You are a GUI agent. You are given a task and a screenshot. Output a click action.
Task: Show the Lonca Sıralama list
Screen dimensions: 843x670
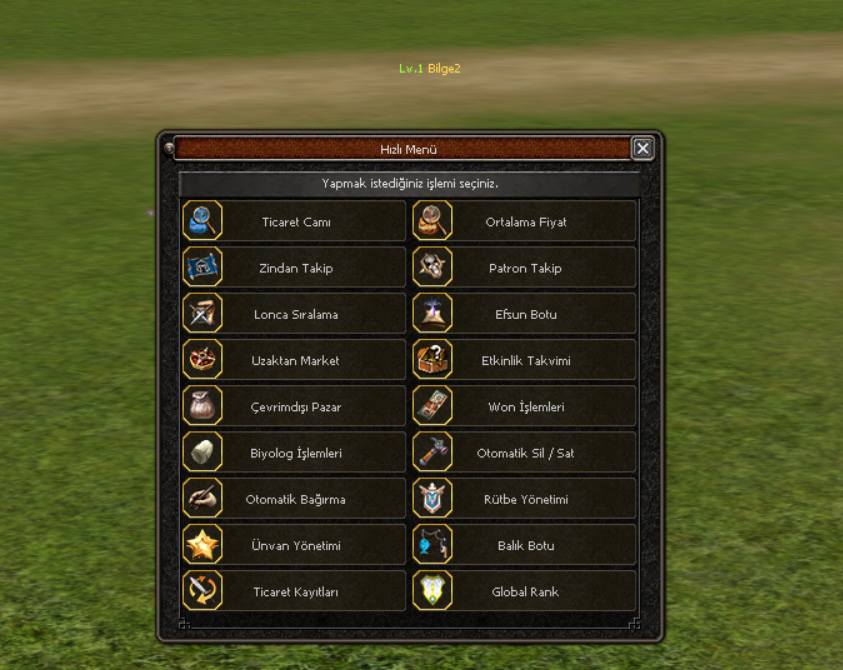click(294, 314)
